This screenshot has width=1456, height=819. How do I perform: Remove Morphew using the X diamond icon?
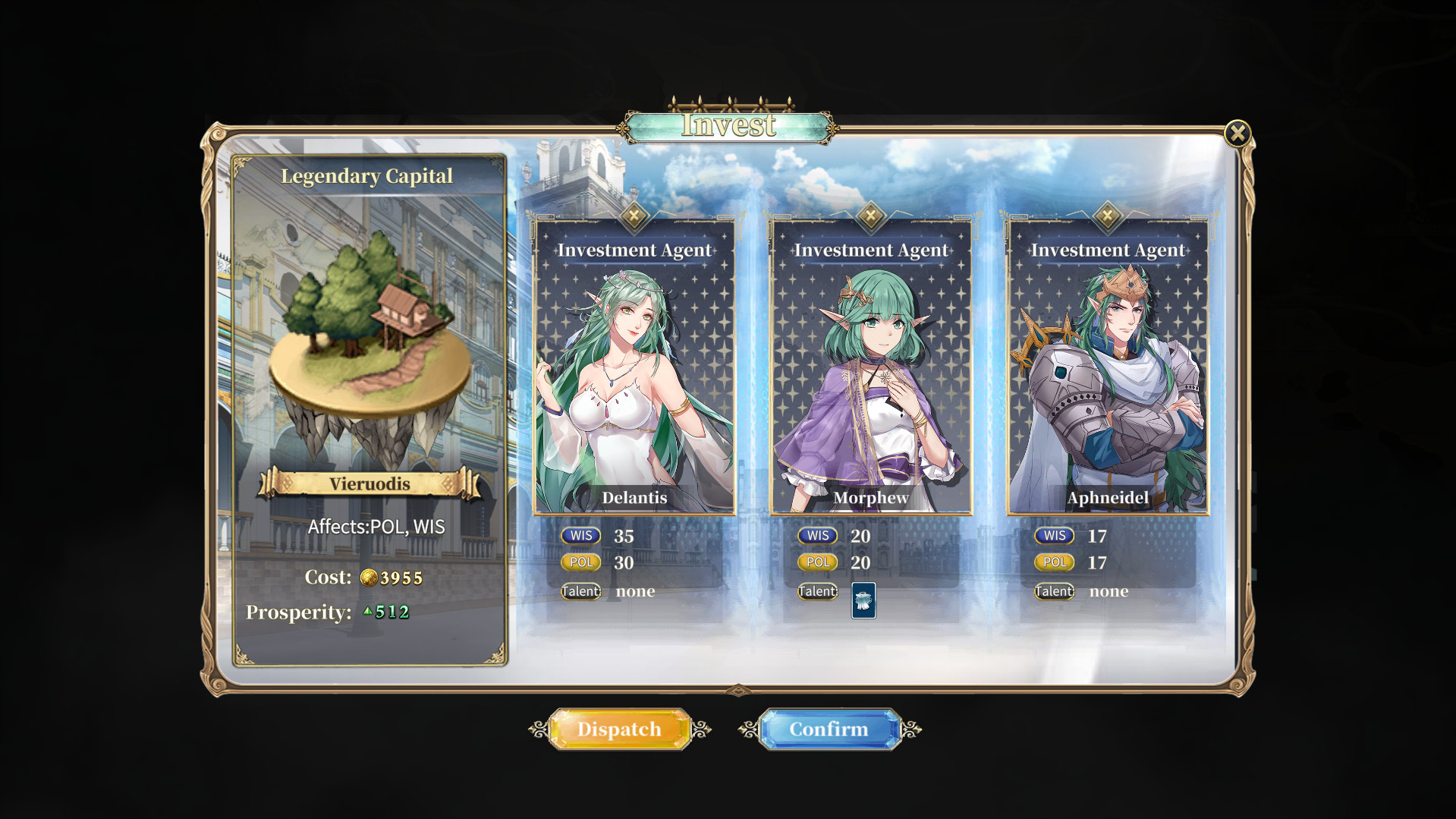(870, 216)
